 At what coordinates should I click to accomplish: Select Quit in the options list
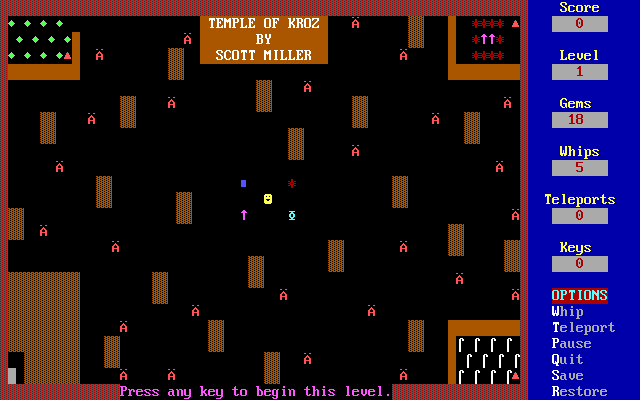[567, 360]
